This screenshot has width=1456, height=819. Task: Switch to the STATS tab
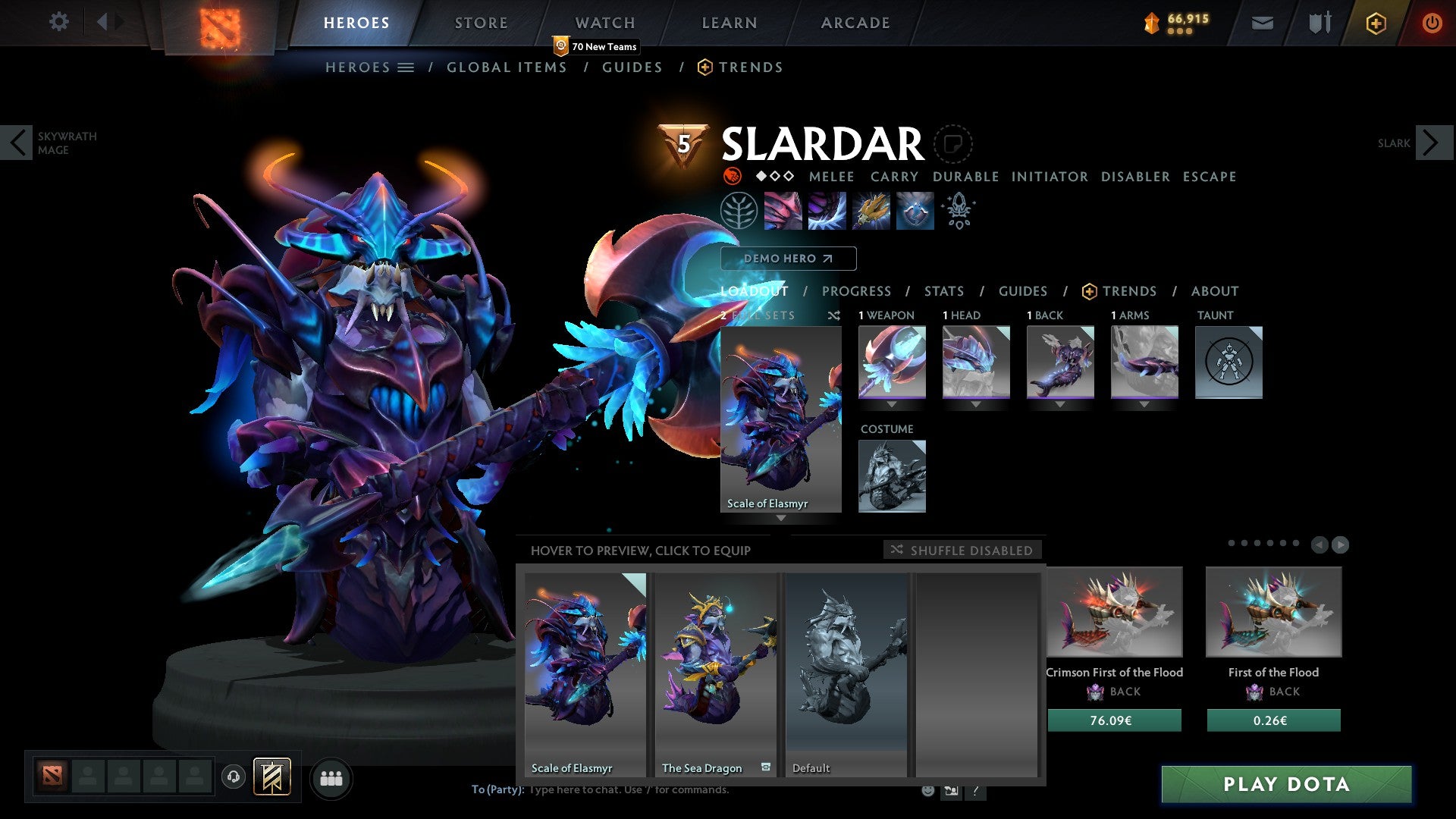point(944,291)
